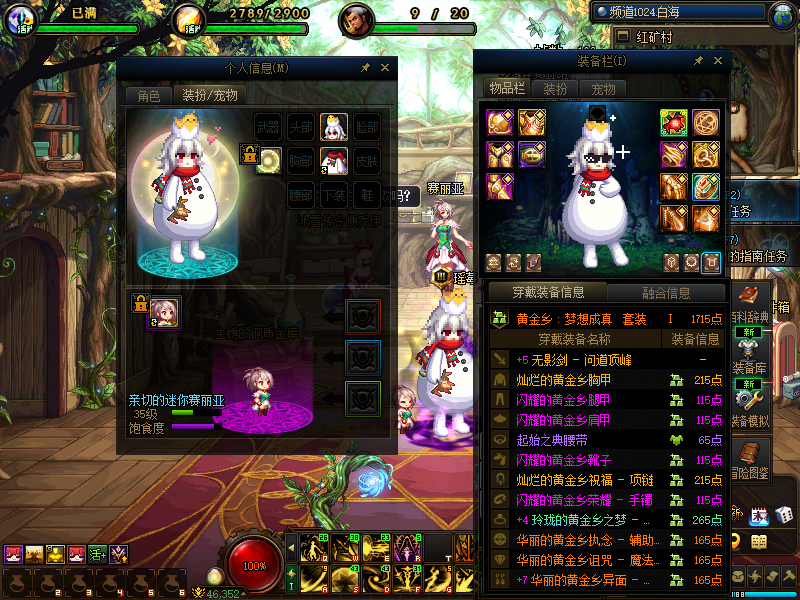Close the 装备栏 equipment window
This screenshot has width=800, height=600.
717,61
